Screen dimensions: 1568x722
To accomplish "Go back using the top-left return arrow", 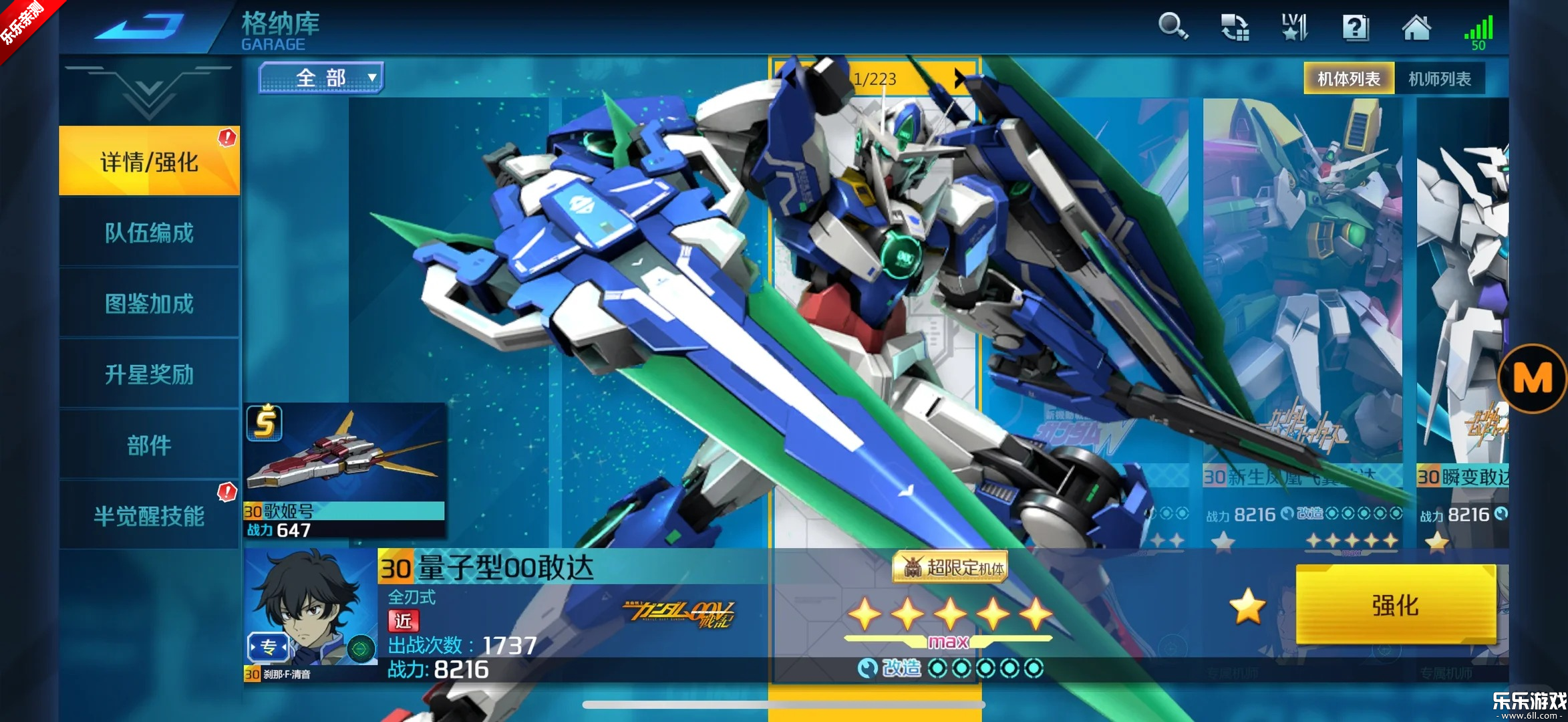I will click(x=142, y=27).
